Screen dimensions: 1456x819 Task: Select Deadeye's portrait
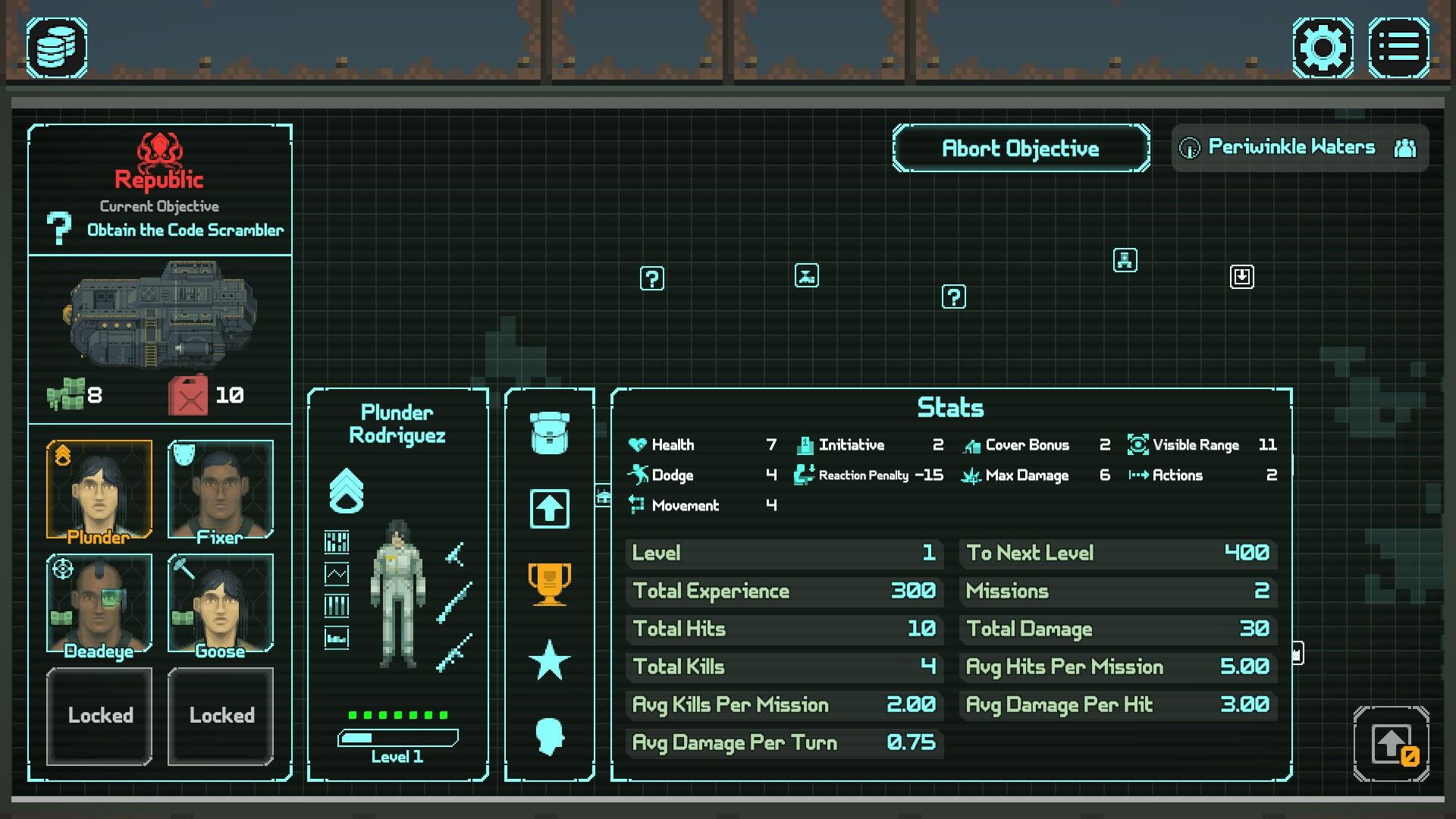[x=99, y=604]
